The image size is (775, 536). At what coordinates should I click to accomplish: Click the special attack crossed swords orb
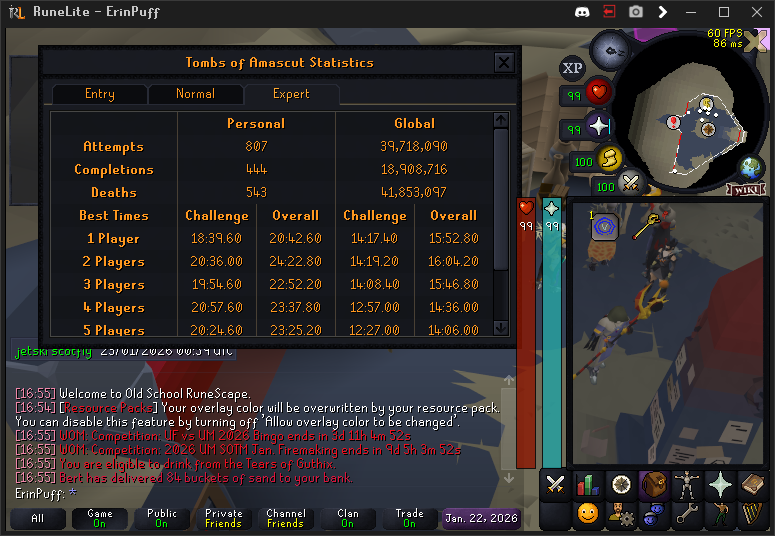pyautogui.click(x=630, y=183)
